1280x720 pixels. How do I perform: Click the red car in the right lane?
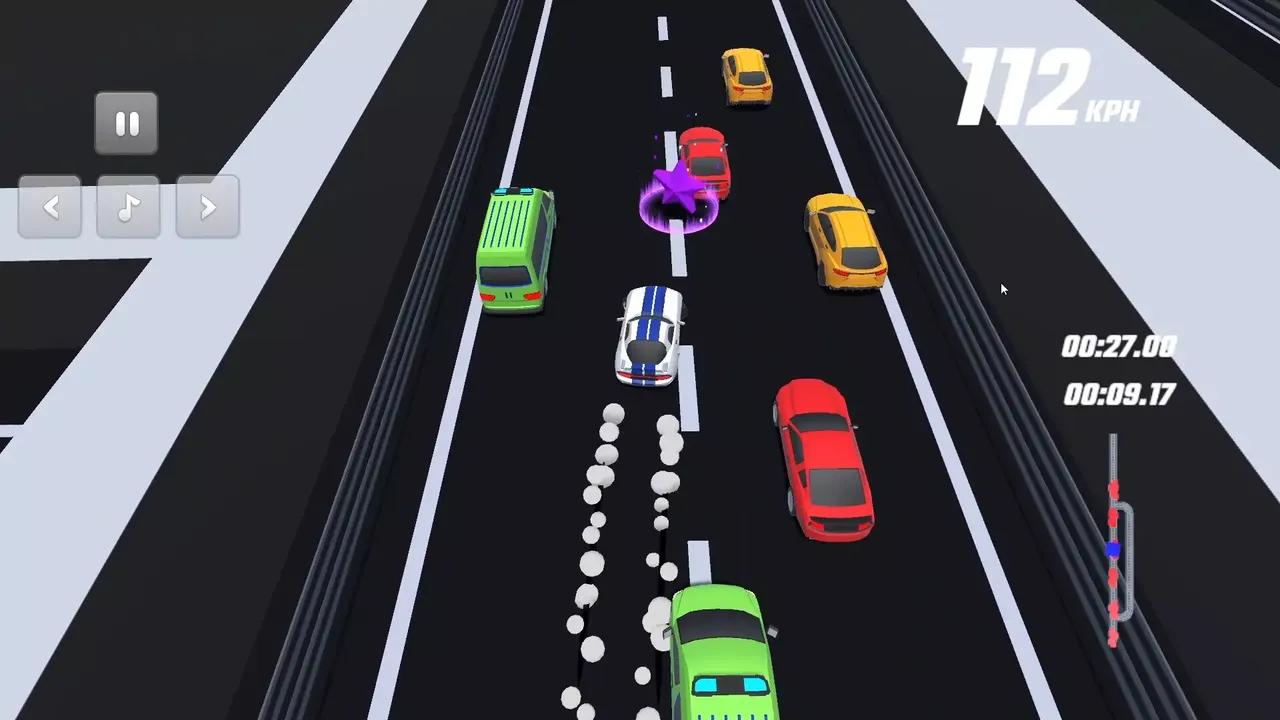[822, 458]
